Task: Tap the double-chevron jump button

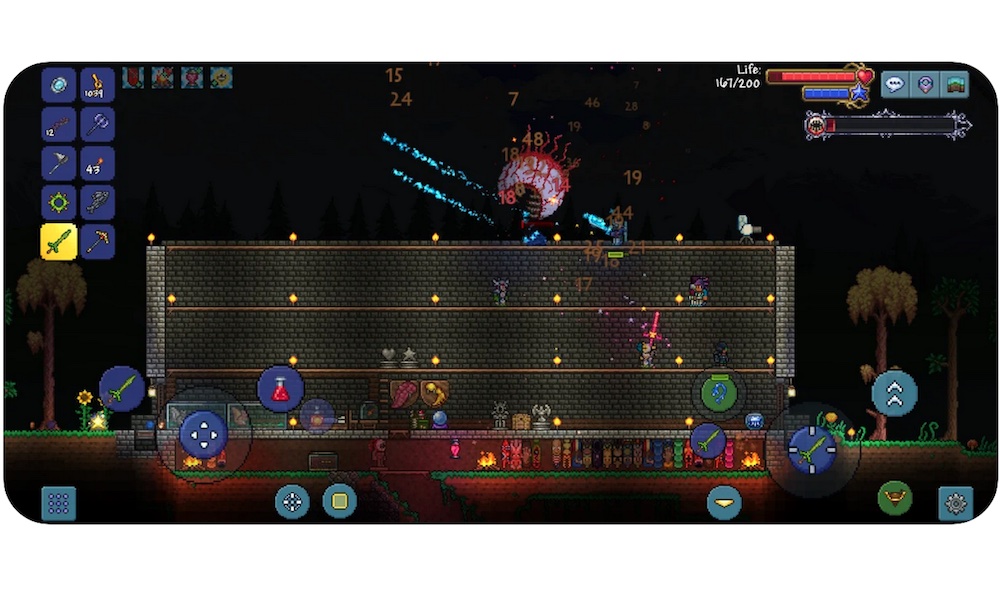Action: [894, 393]
